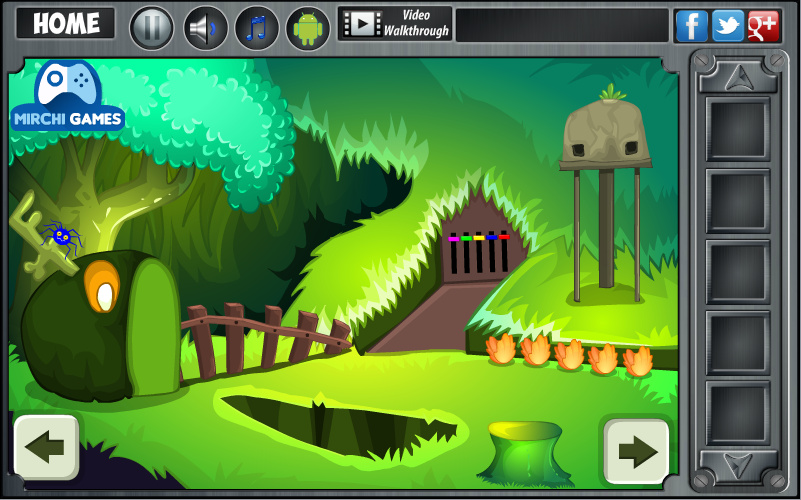This screenshot has height=500, width=801.
Task: Toggle the background music note
Action: click(x=257, y=28)
